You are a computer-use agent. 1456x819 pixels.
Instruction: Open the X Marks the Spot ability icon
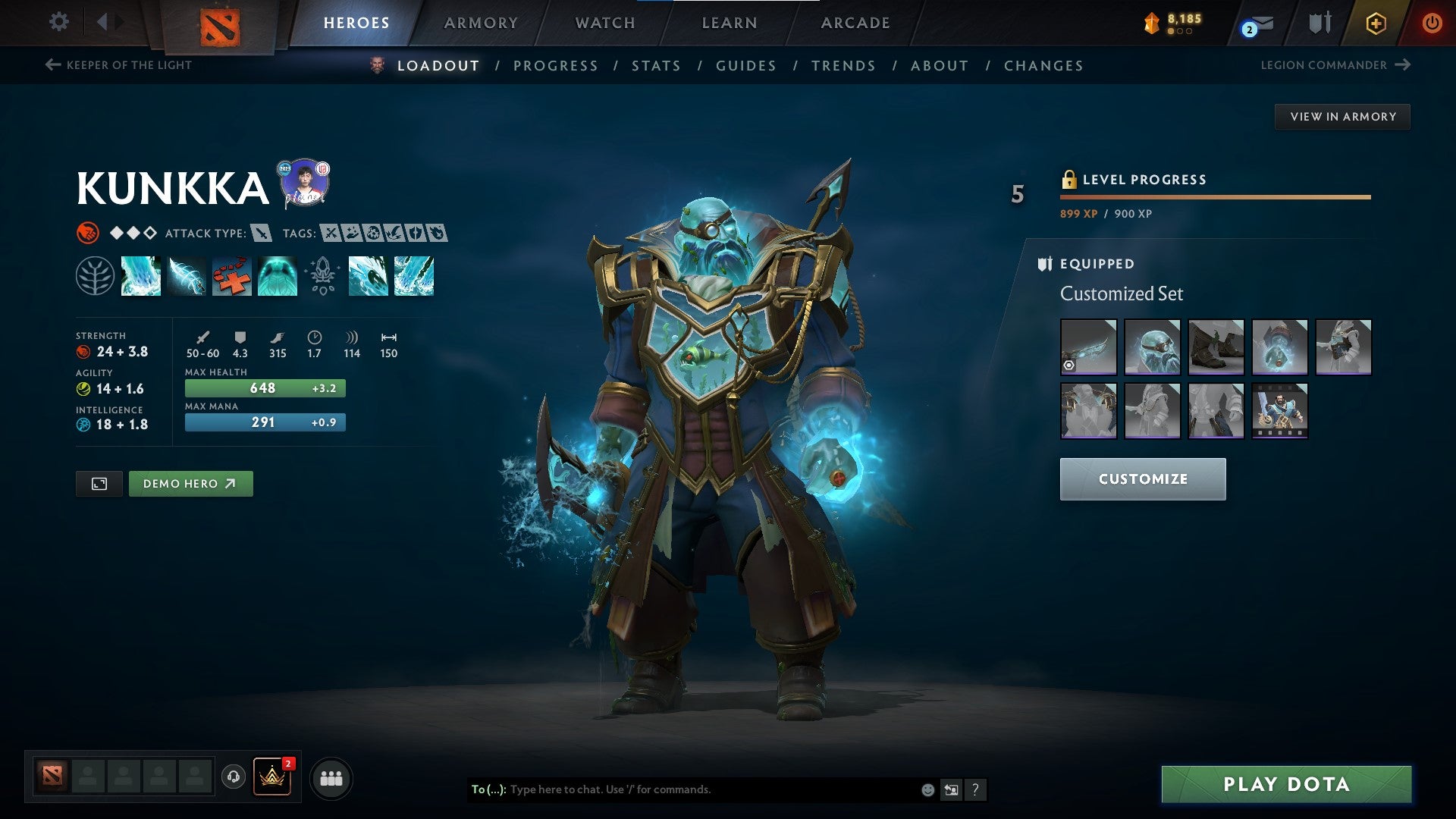coord(232,277)
